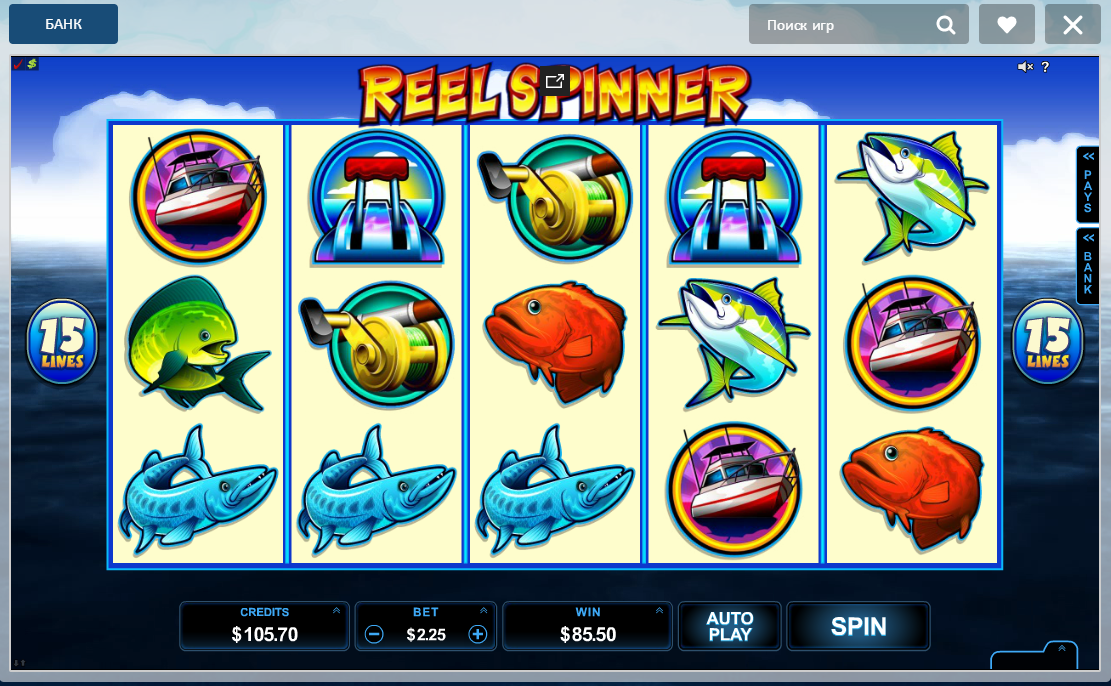Click the yellow dollar sign icon
Screen dimensions: 1111x686
click(32, 64)
